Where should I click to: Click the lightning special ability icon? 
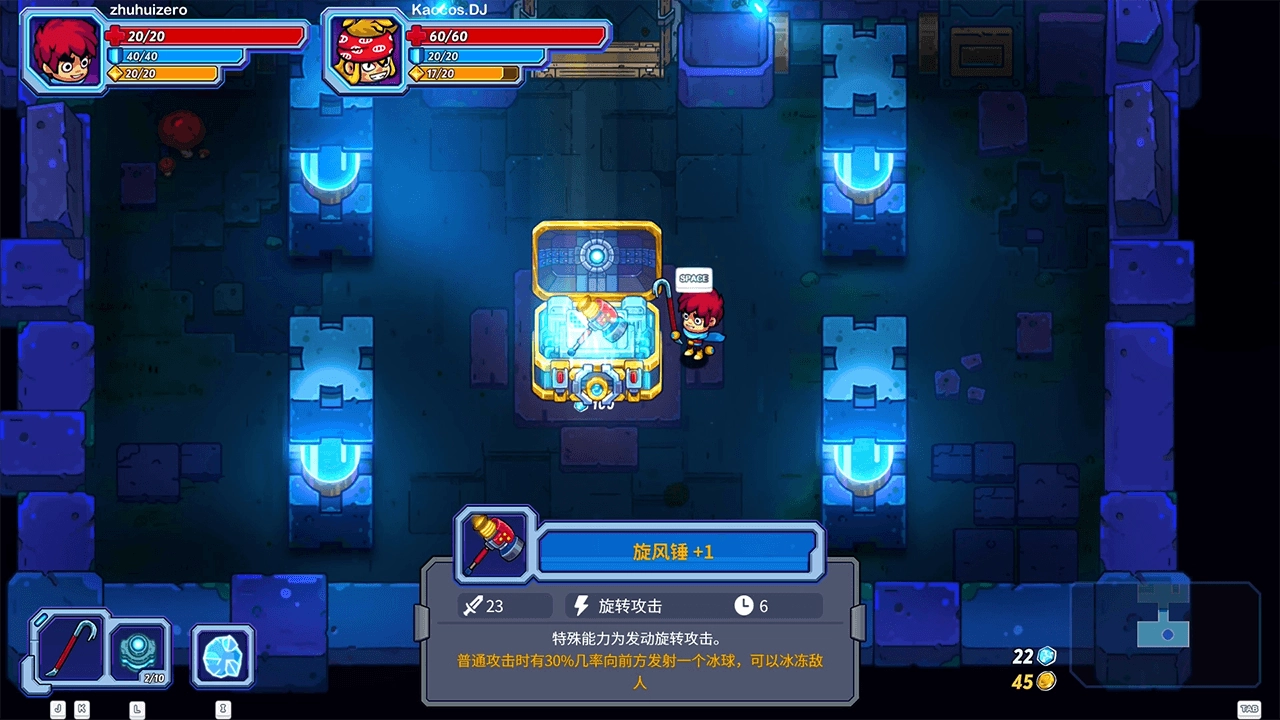[582, 605]
